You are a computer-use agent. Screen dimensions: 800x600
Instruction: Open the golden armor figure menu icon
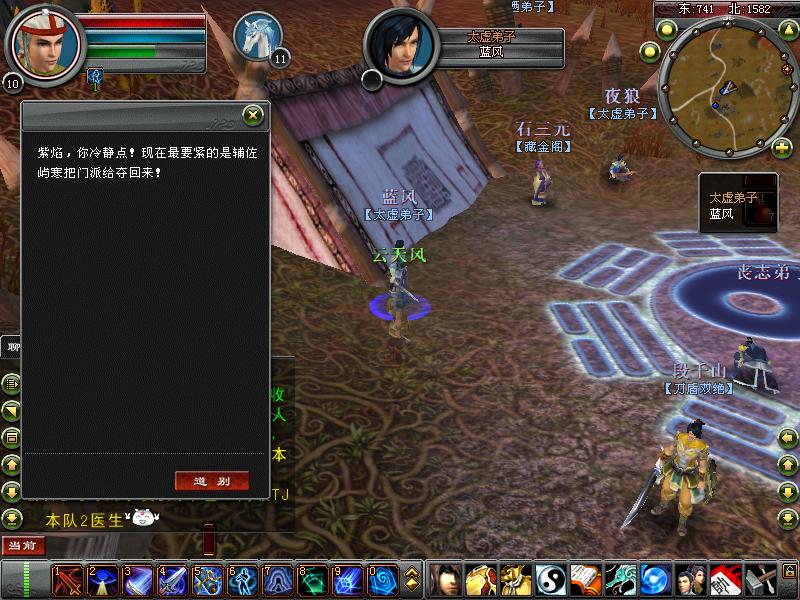(x=515, y=580)
